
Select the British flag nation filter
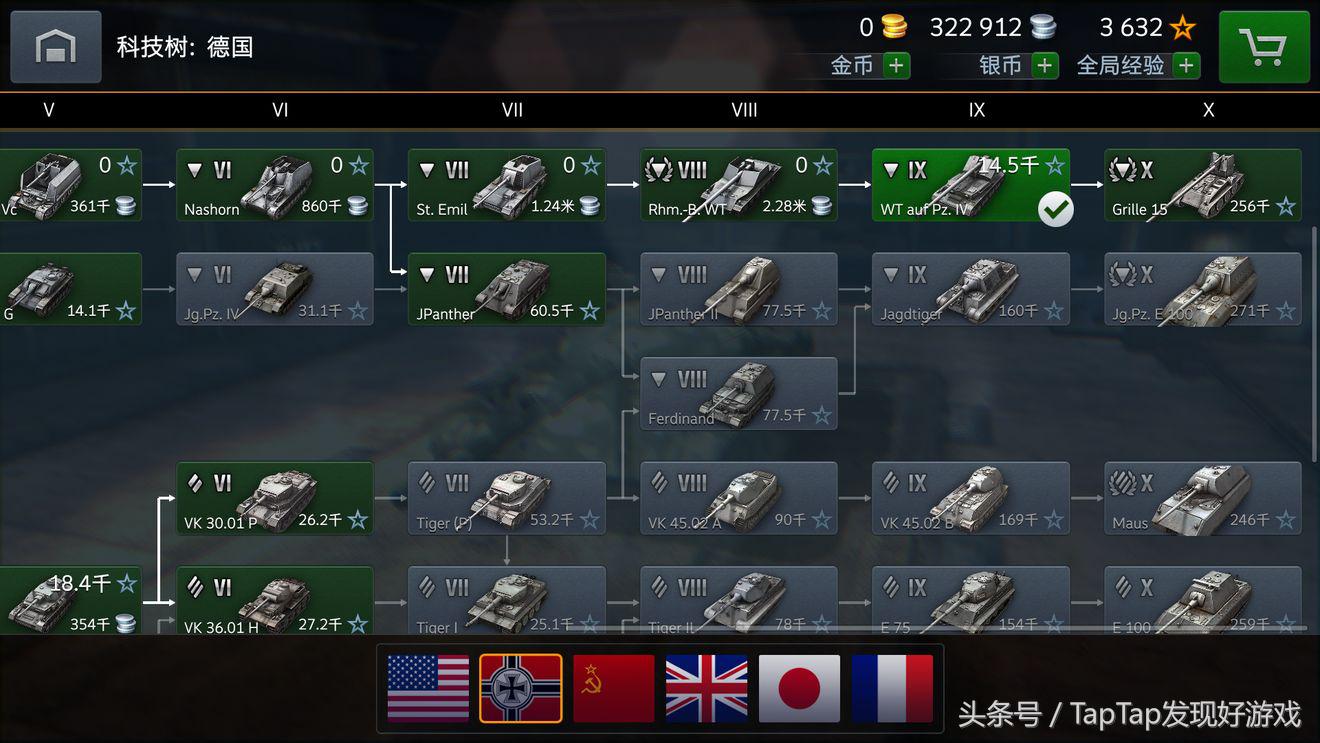[x=706, y=689]
